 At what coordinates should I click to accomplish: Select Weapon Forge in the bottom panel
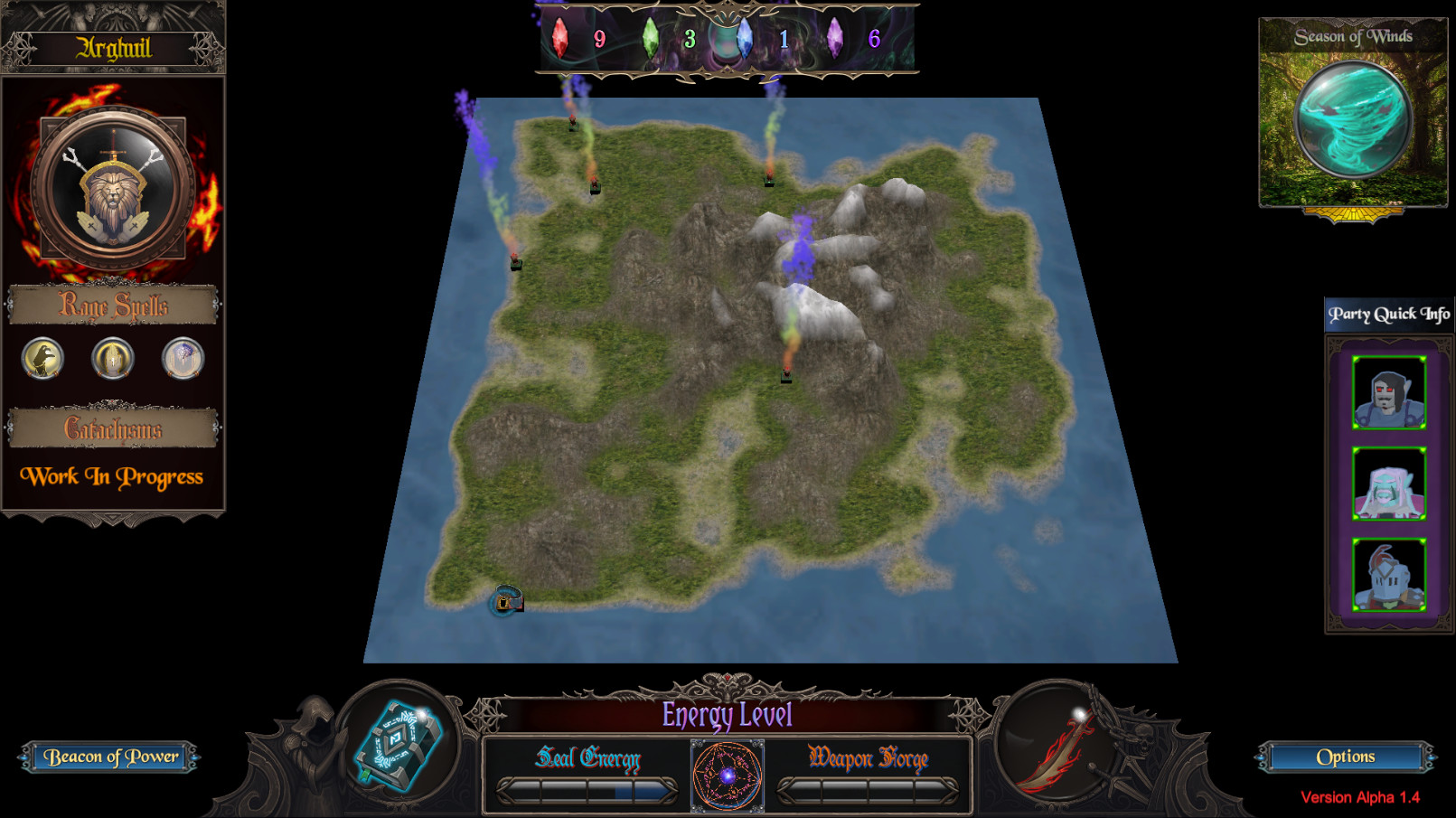[869, 759]
